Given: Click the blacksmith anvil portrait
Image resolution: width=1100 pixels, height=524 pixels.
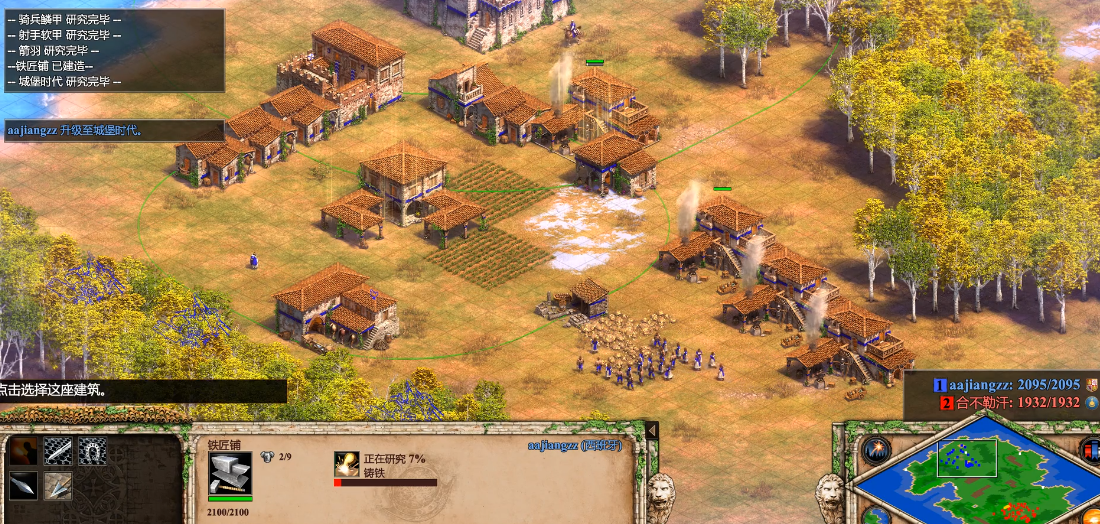Looking at the screenshot, I should (x=230, y=473).
